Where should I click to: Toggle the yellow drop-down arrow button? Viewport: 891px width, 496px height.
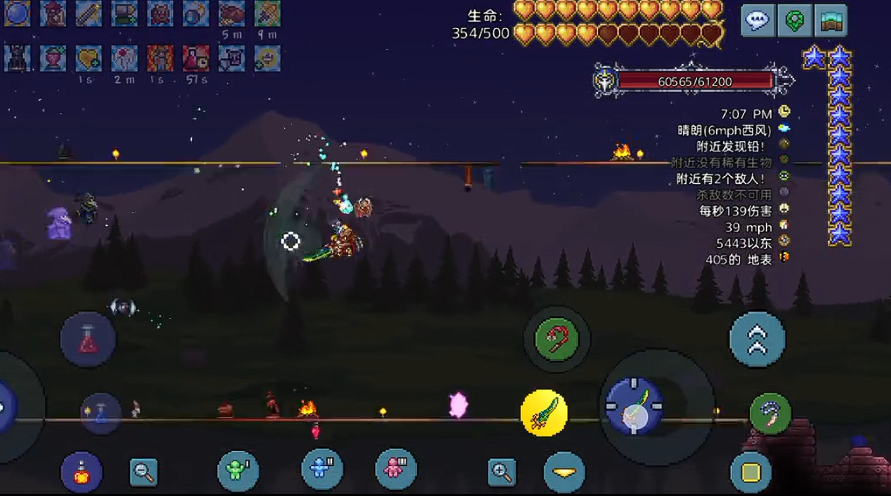coord(564,471)
